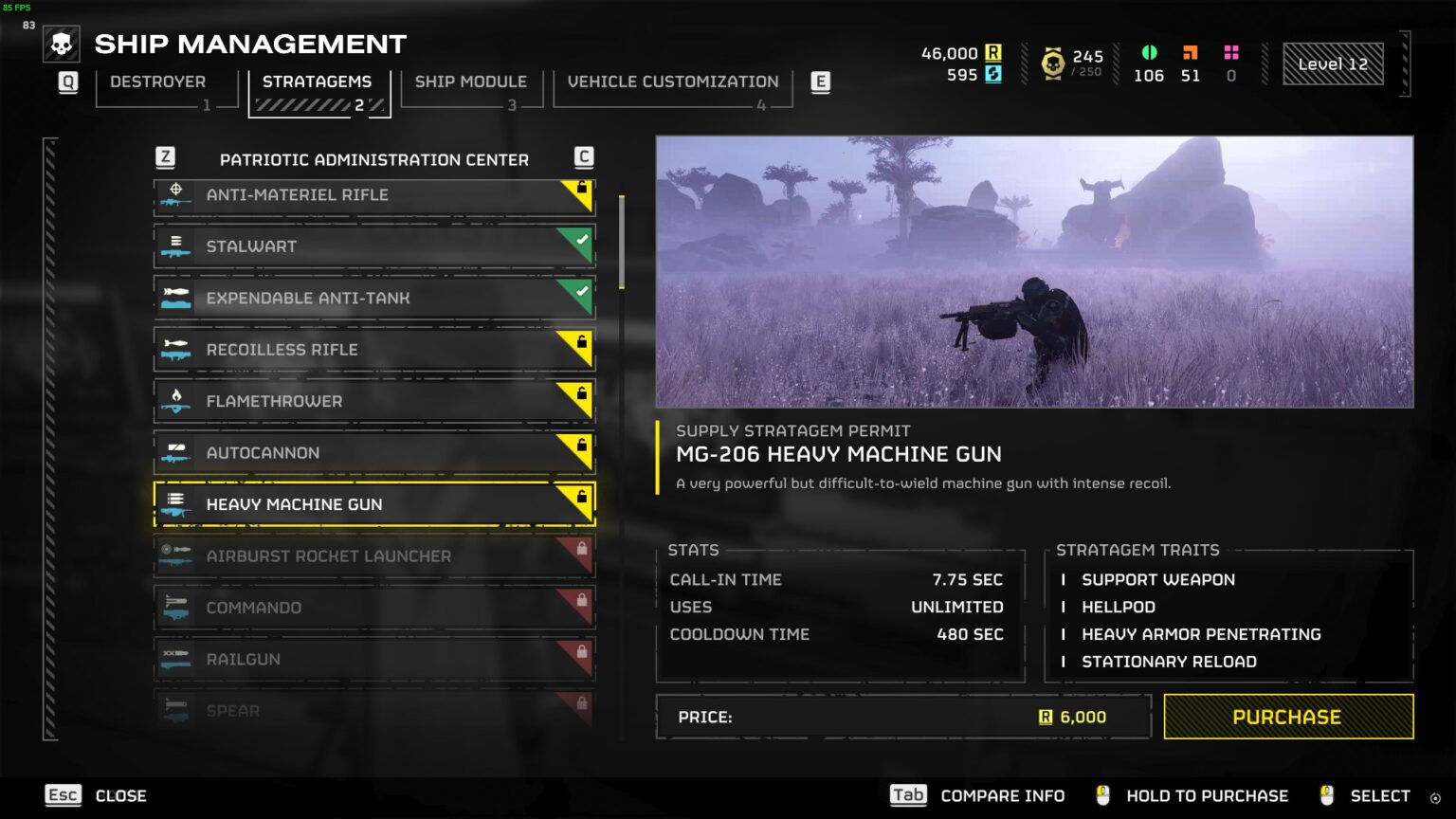Show Compare Info for the stratagem
The height and width of the screenshot is (819, 1456).
point(977,796)
